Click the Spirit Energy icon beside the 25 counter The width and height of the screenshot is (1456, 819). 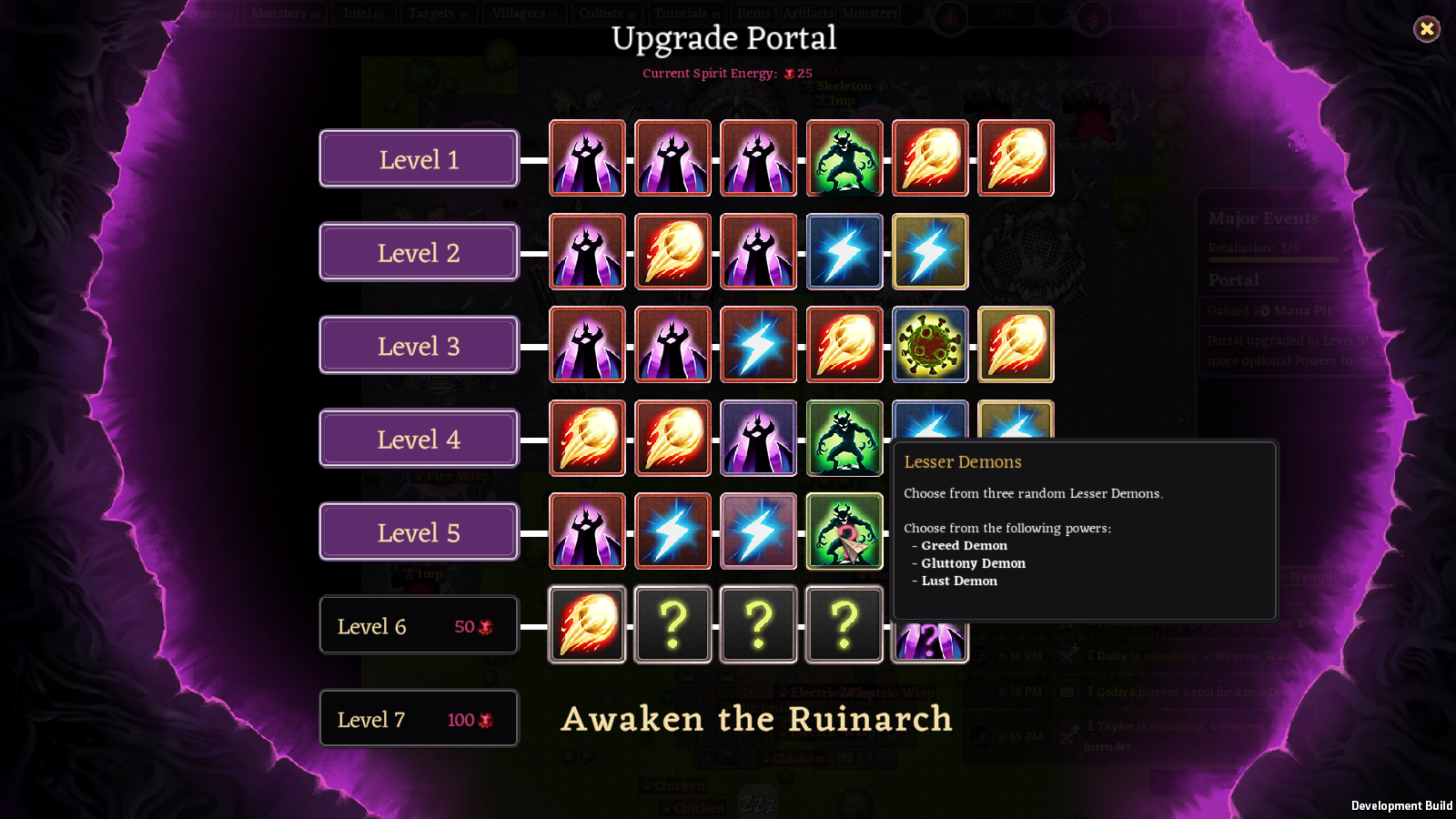[790, 73]
